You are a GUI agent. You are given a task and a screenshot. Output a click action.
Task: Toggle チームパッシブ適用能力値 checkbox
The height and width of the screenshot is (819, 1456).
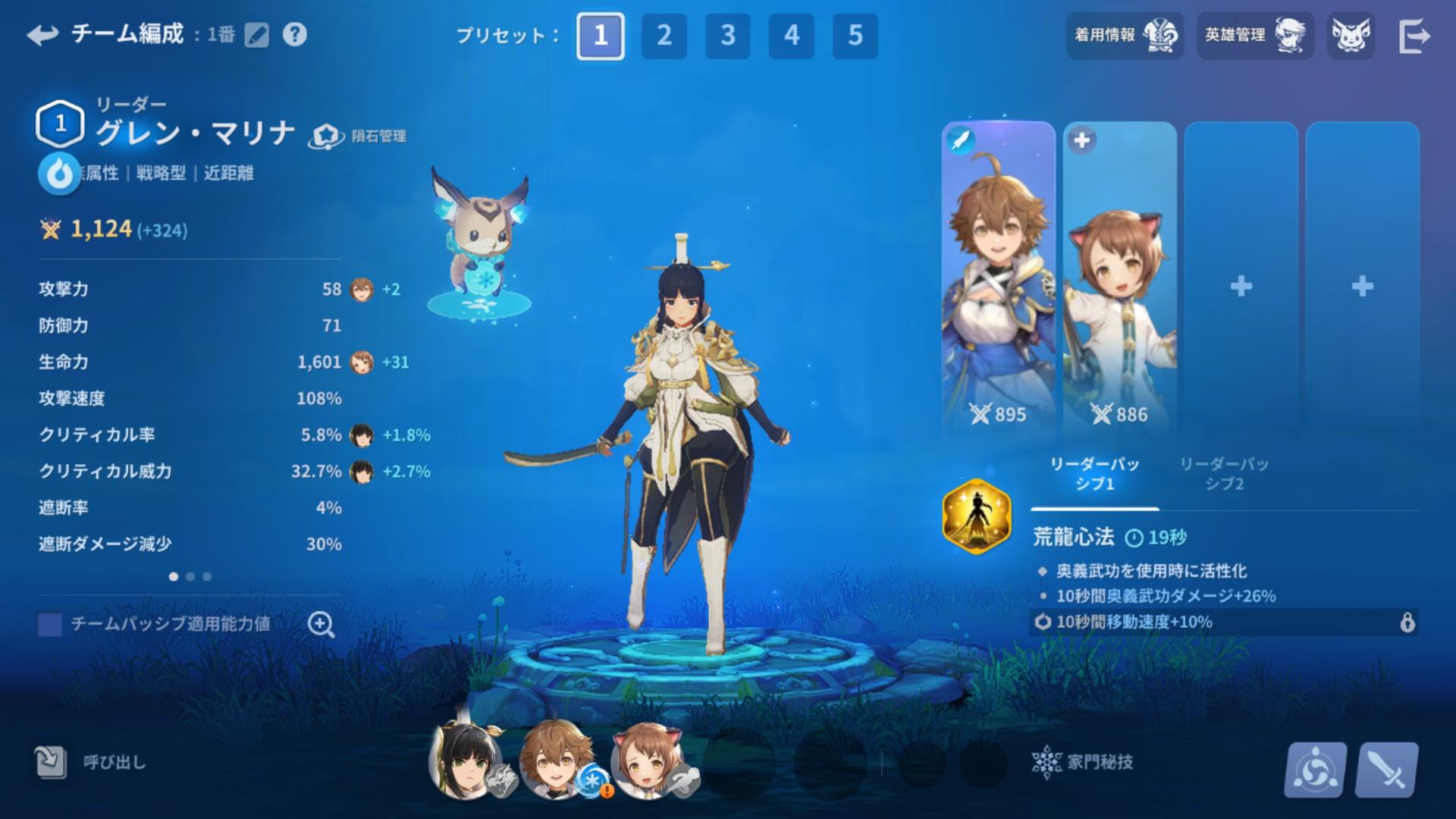tap(50, 624)
